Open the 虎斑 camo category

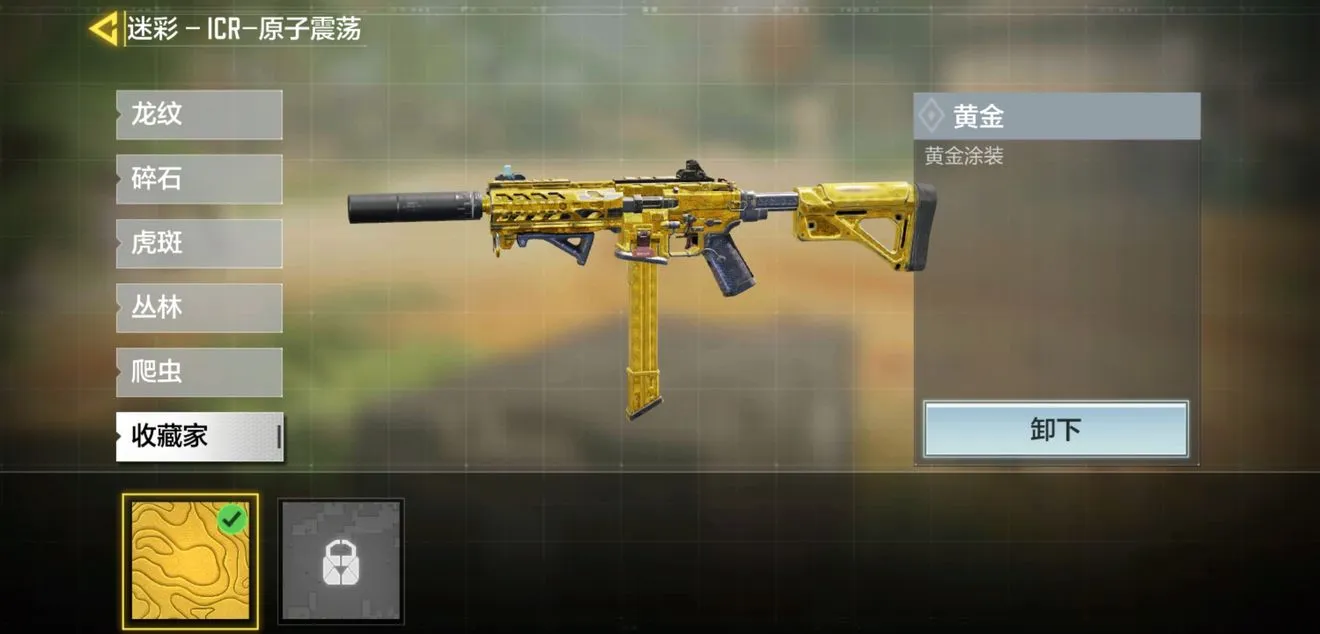(x=199, y=243)
